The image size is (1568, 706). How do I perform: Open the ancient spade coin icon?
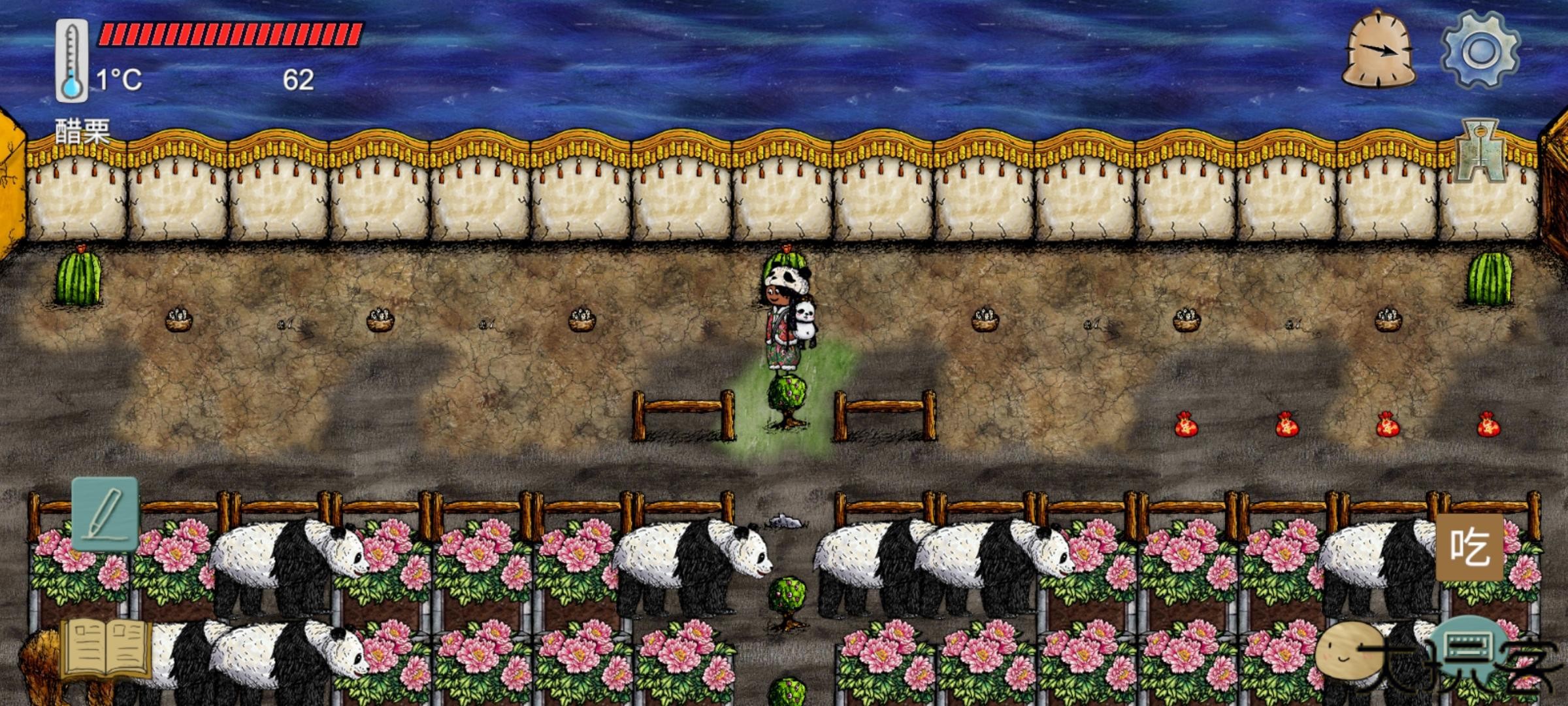click(1480, 150)
